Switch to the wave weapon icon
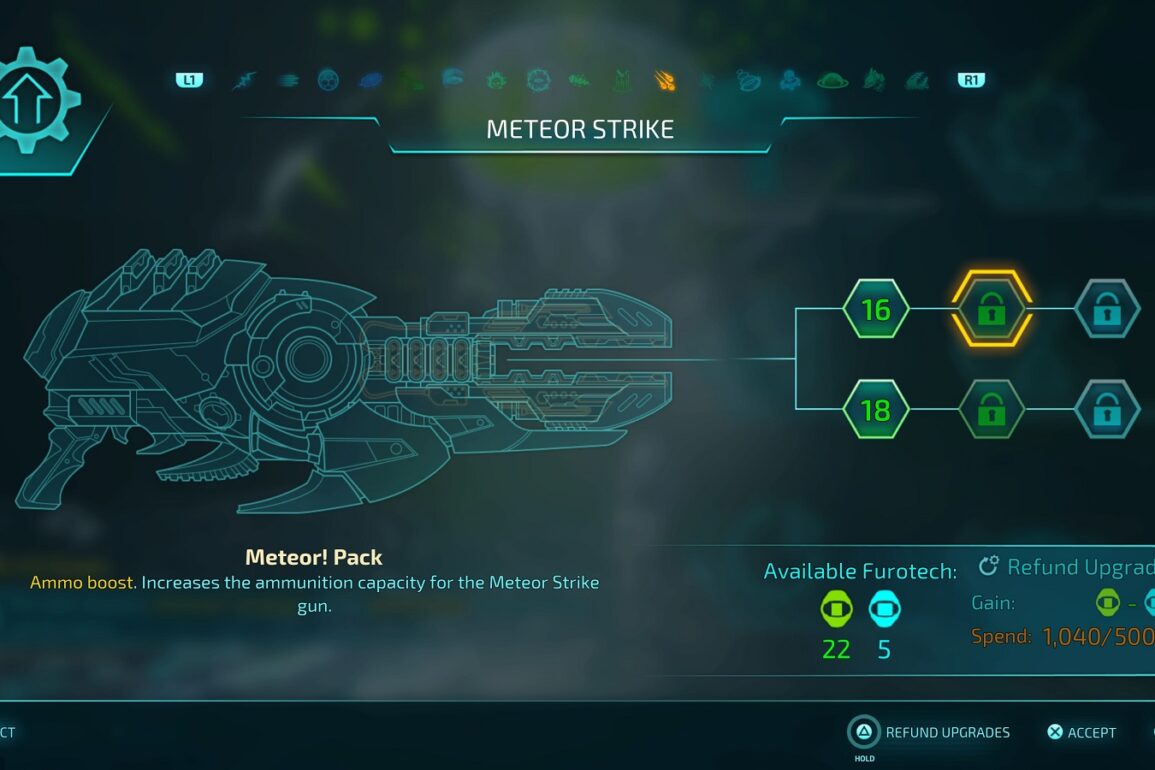Image resolution: width=1155 pixels, height=770 pixels. [917, 80]
